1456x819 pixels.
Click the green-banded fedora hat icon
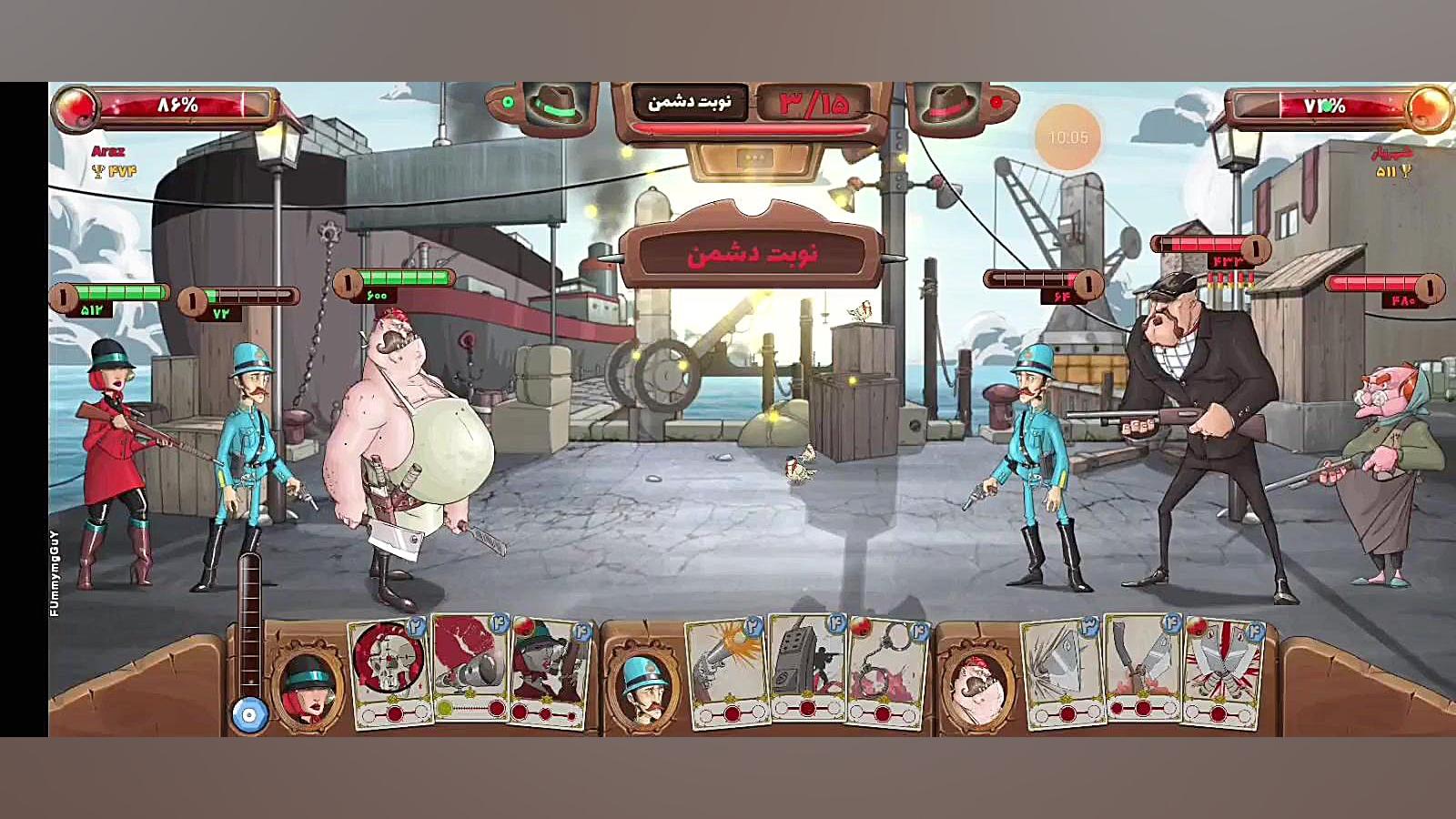point(556,106)
